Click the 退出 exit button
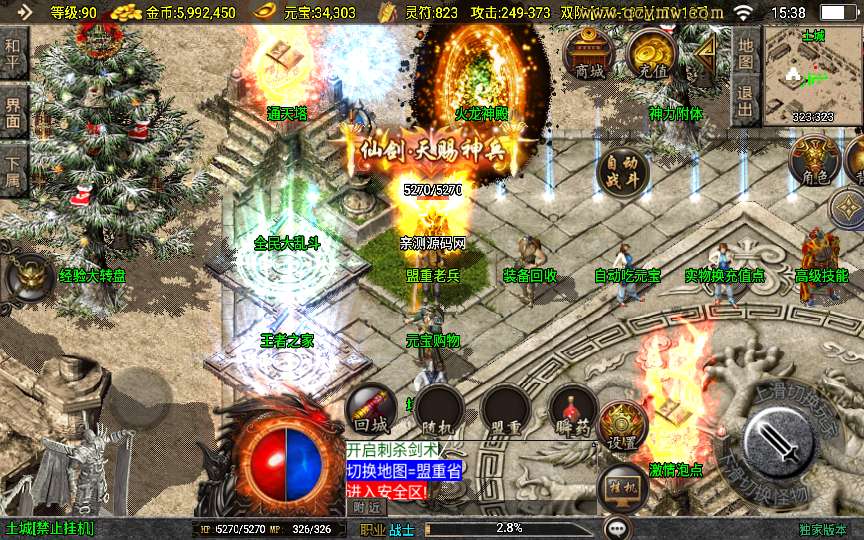Image resolution: width=864 pixels, height=540 pixels. point(744,96)
